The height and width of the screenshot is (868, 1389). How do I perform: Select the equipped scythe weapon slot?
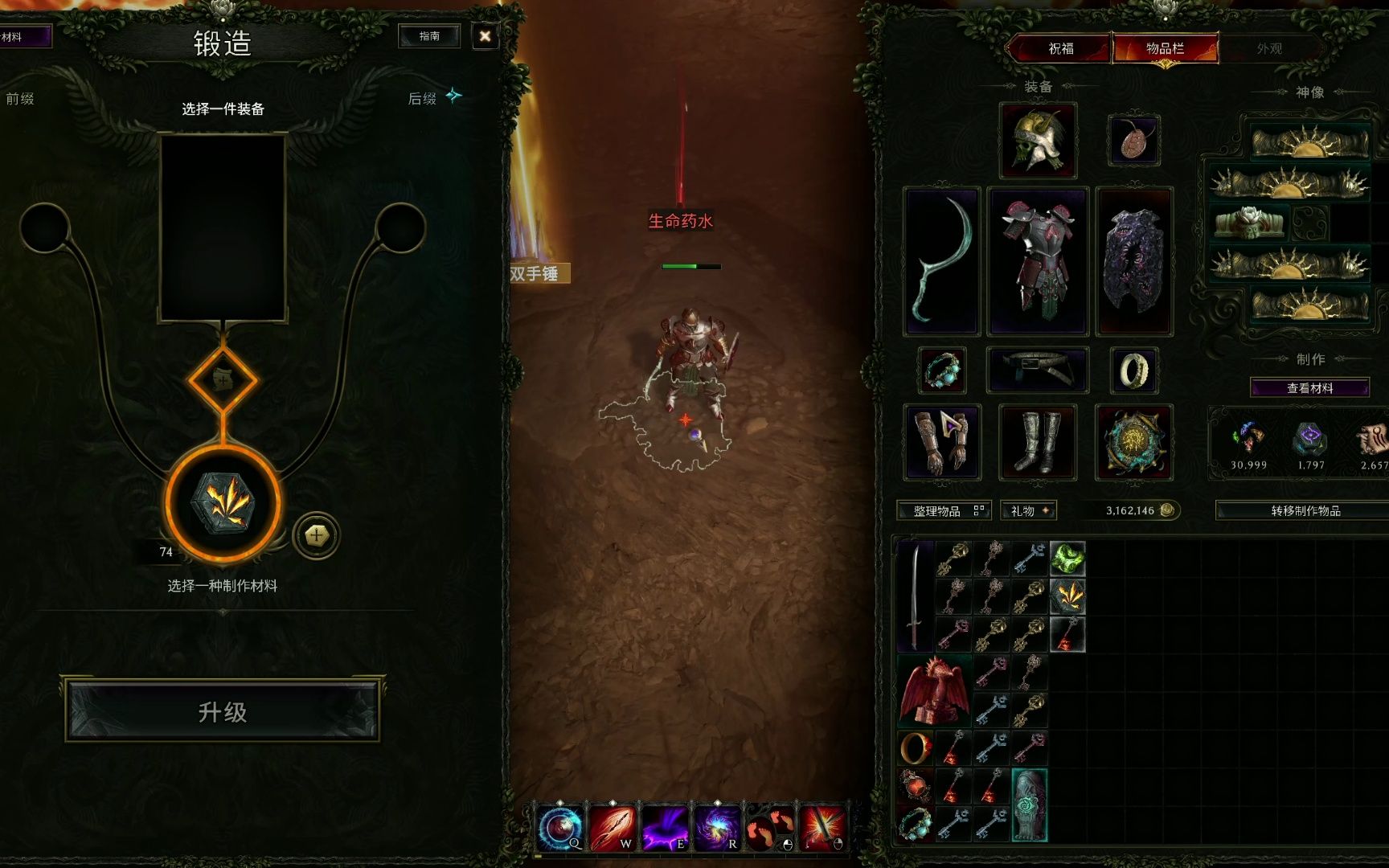[x=941, y=261]
